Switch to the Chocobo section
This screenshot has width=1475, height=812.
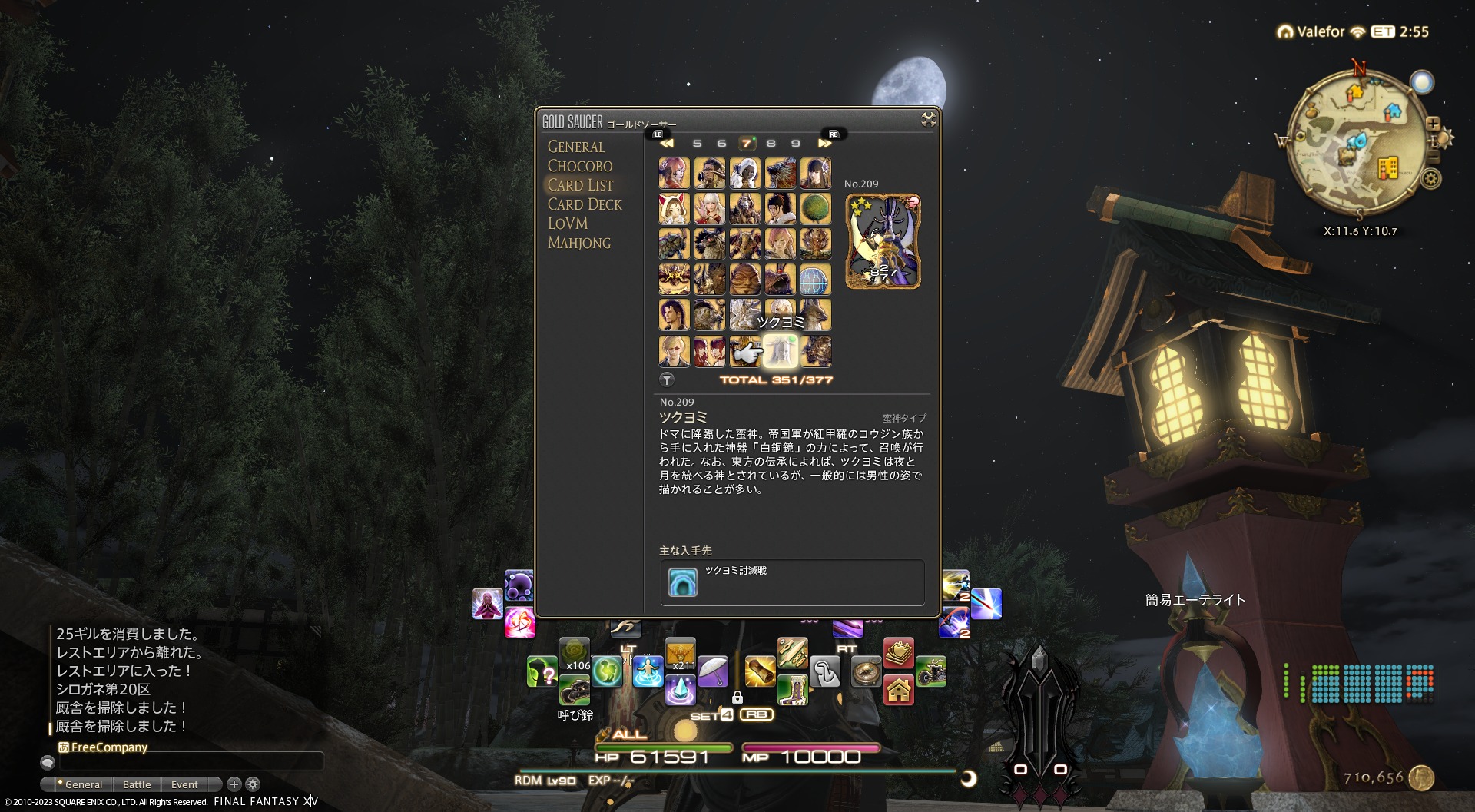coord(580,166)
